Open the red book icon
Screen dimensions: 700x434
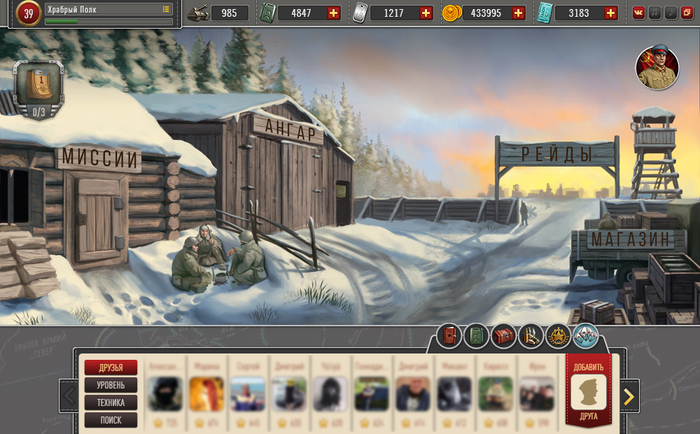449,336
